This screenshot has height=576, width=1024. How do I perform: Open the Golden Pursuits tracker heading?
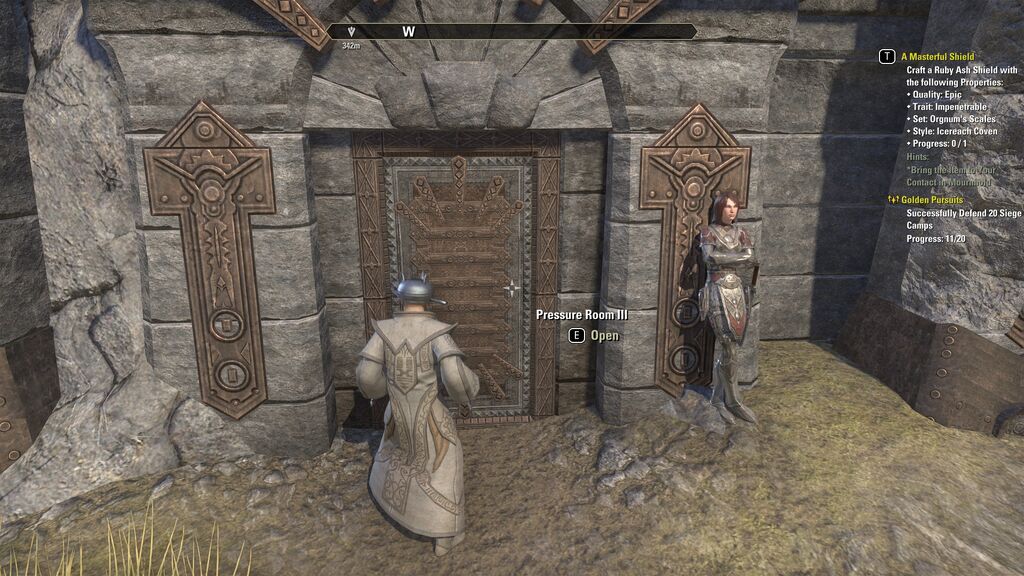[934, 200]
